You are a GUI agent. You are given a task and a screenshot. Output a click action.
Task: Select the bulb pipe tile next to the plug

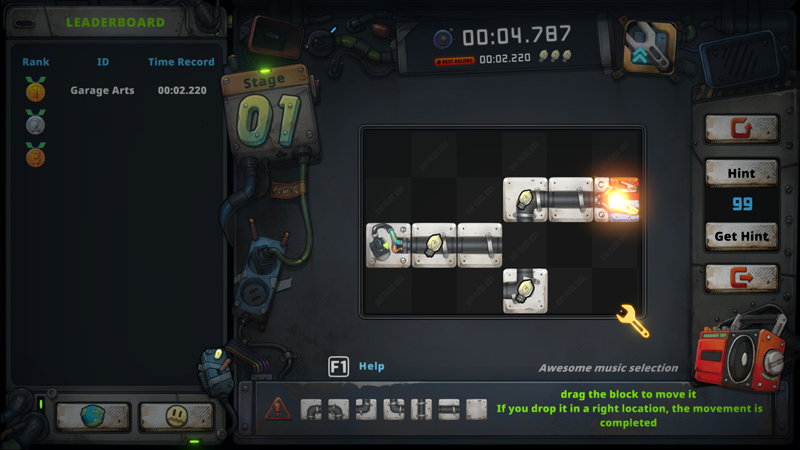[x=434, y=245]
